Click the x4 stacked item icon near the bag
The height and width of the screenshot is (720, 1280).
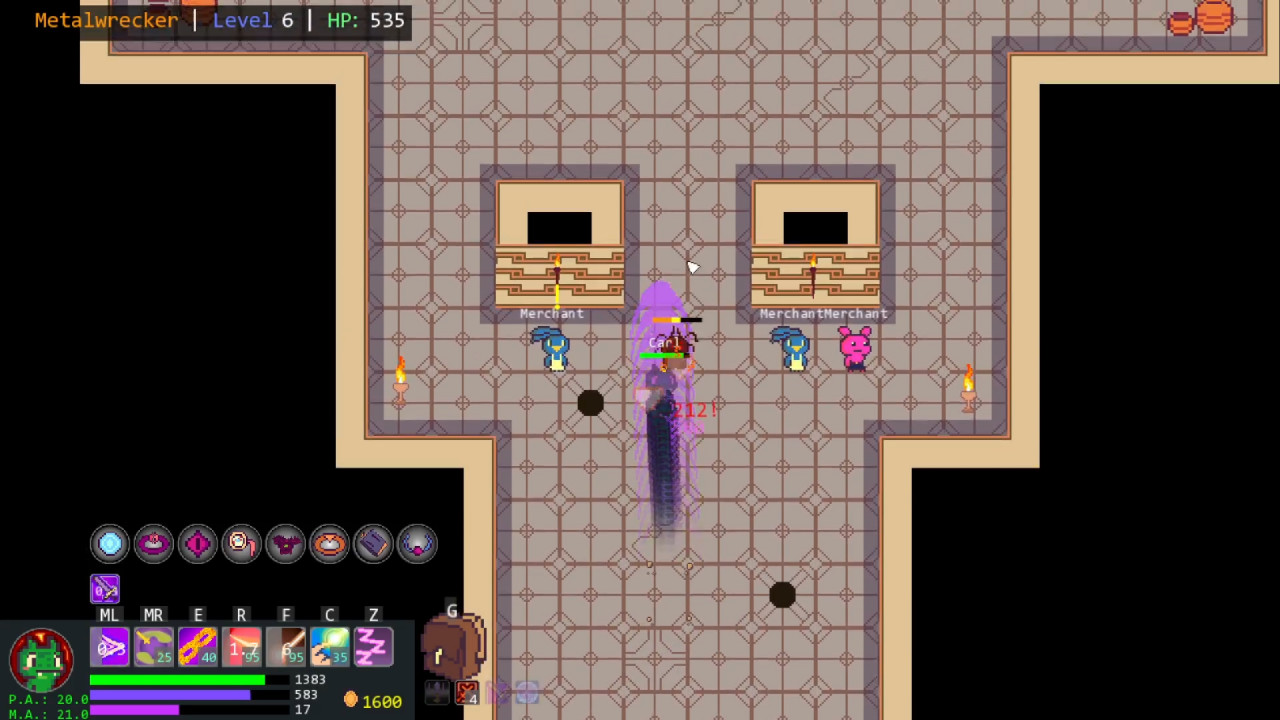tap(466, 690)
